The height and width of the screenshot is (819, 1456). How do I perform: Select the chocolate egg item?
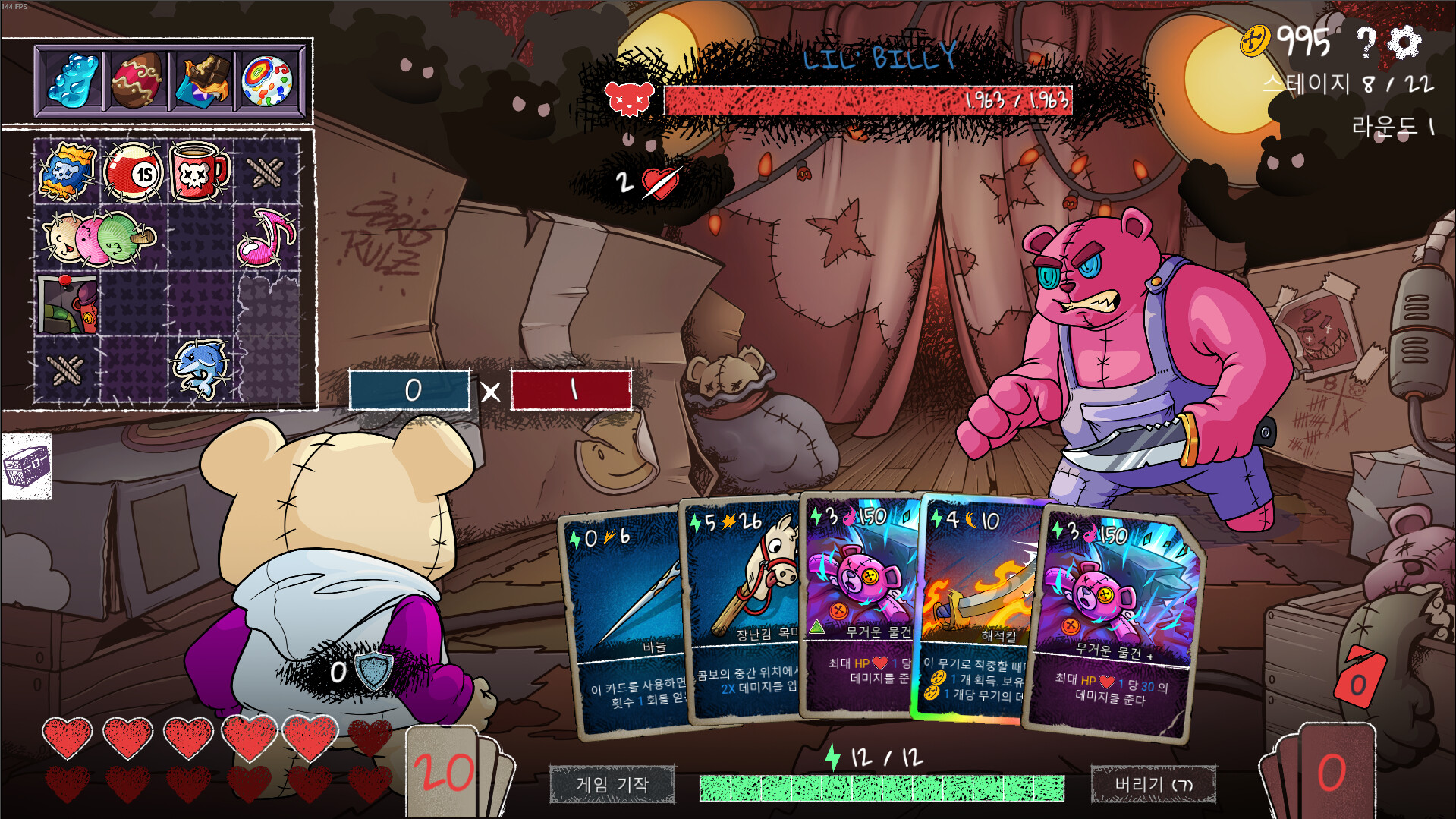coord(137,80)
